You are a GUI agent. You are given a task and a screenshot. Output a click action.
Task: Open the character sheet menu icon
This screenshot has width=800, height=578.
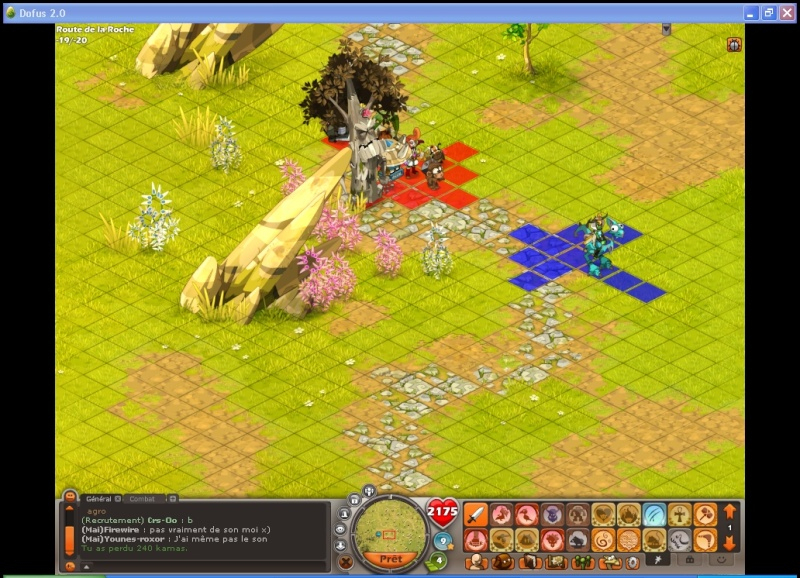[478, 562]
